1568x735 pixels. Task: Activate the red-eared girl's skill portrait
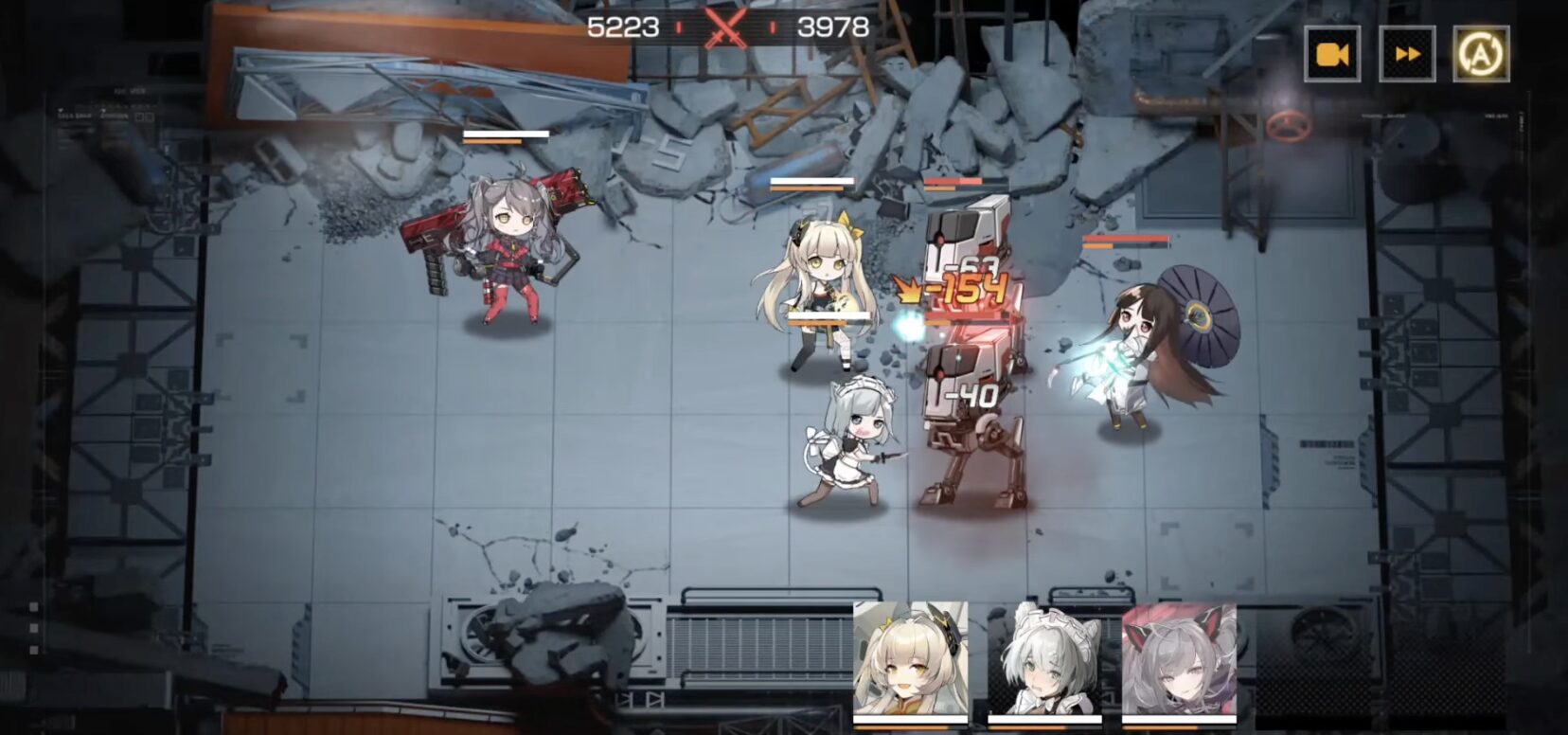1179,659
